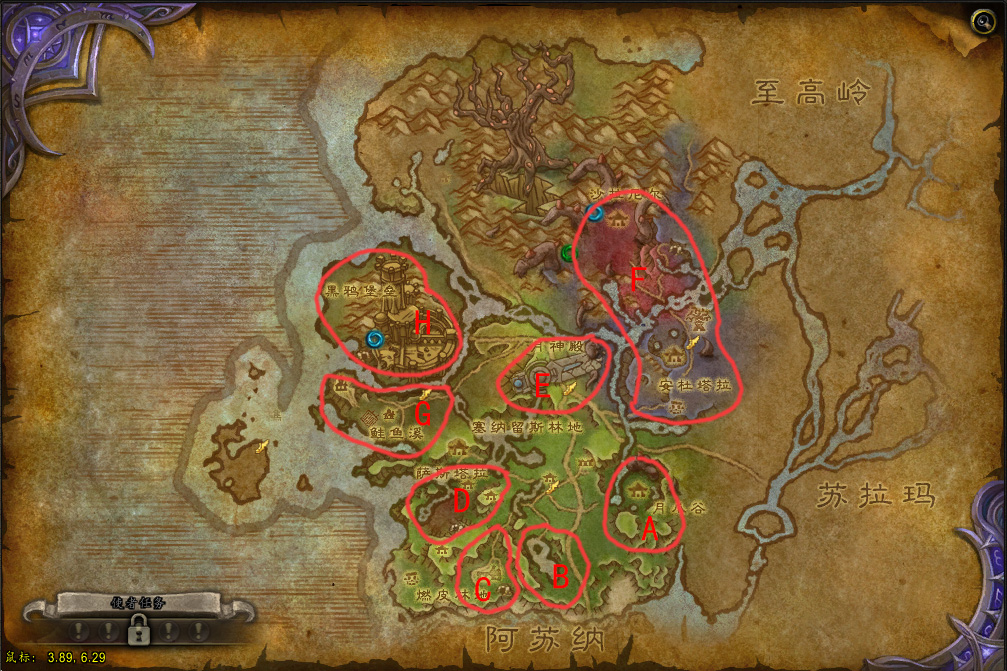
Task: Click the flight point on the western island
Action: pos(262,446)
